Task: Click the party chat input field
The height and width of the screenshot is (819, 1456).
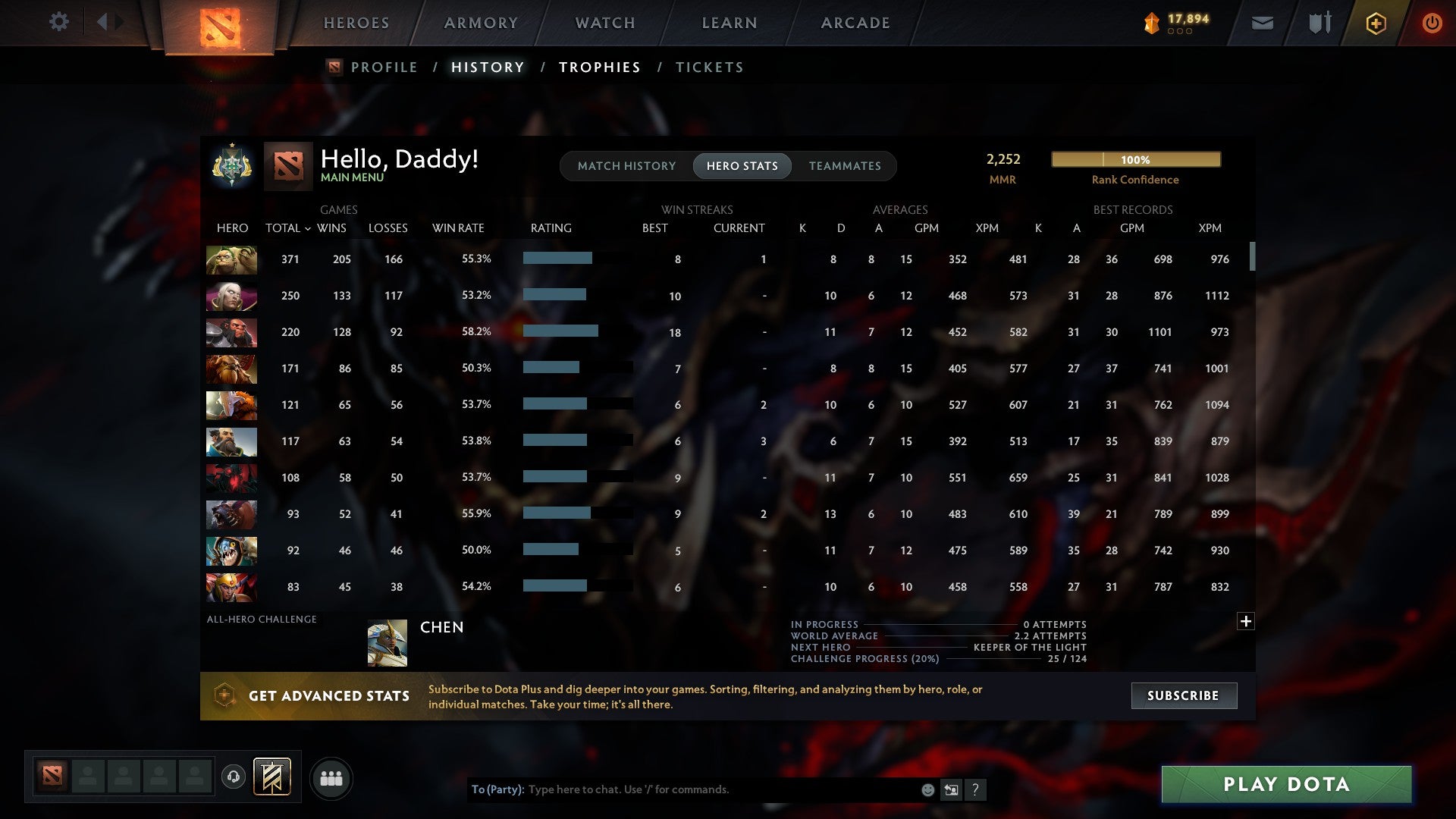Action: click(x=682, y=789)
